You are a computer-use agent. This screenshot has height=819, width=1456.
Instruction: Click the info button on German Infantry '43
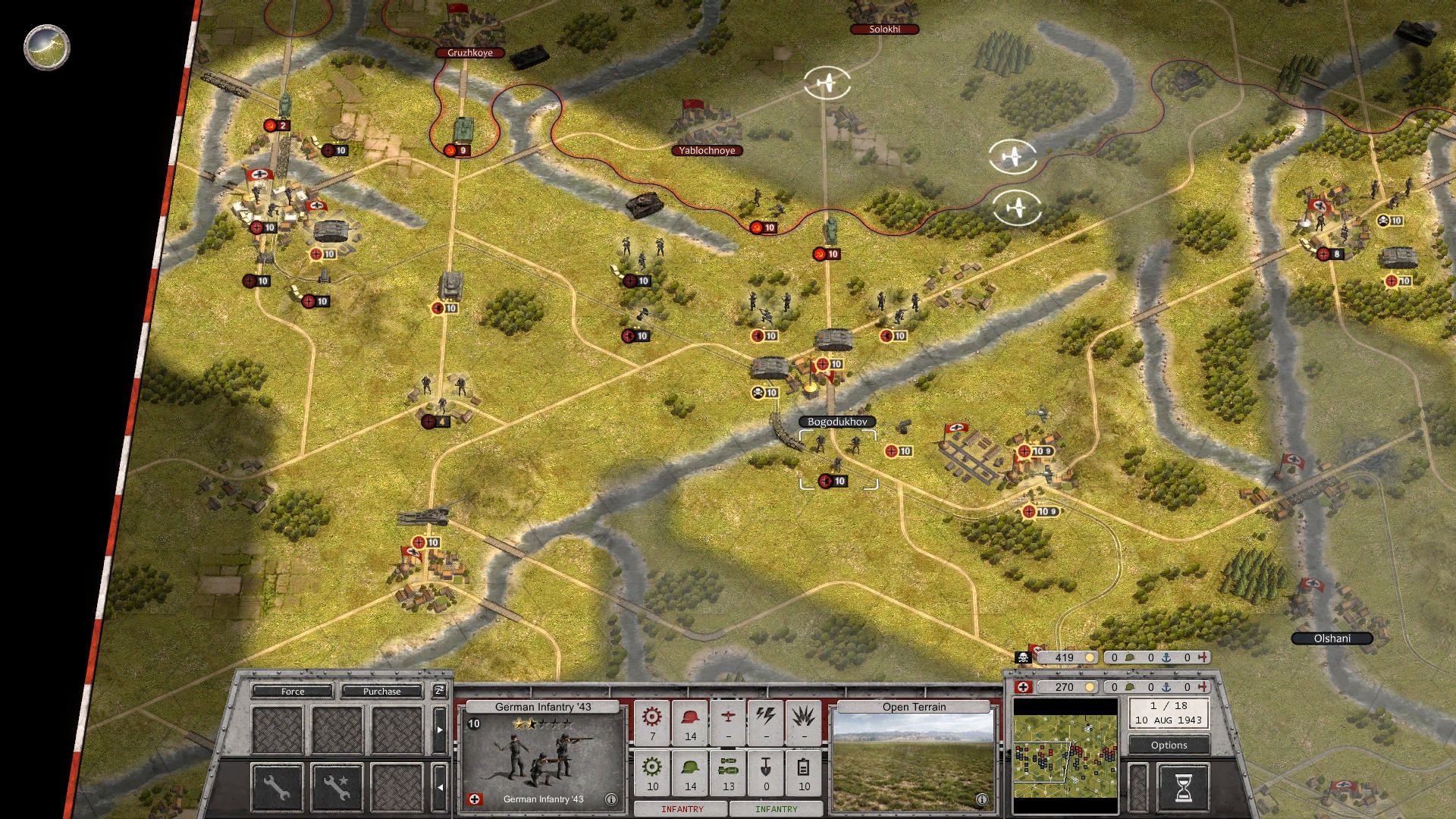point(610,798)
